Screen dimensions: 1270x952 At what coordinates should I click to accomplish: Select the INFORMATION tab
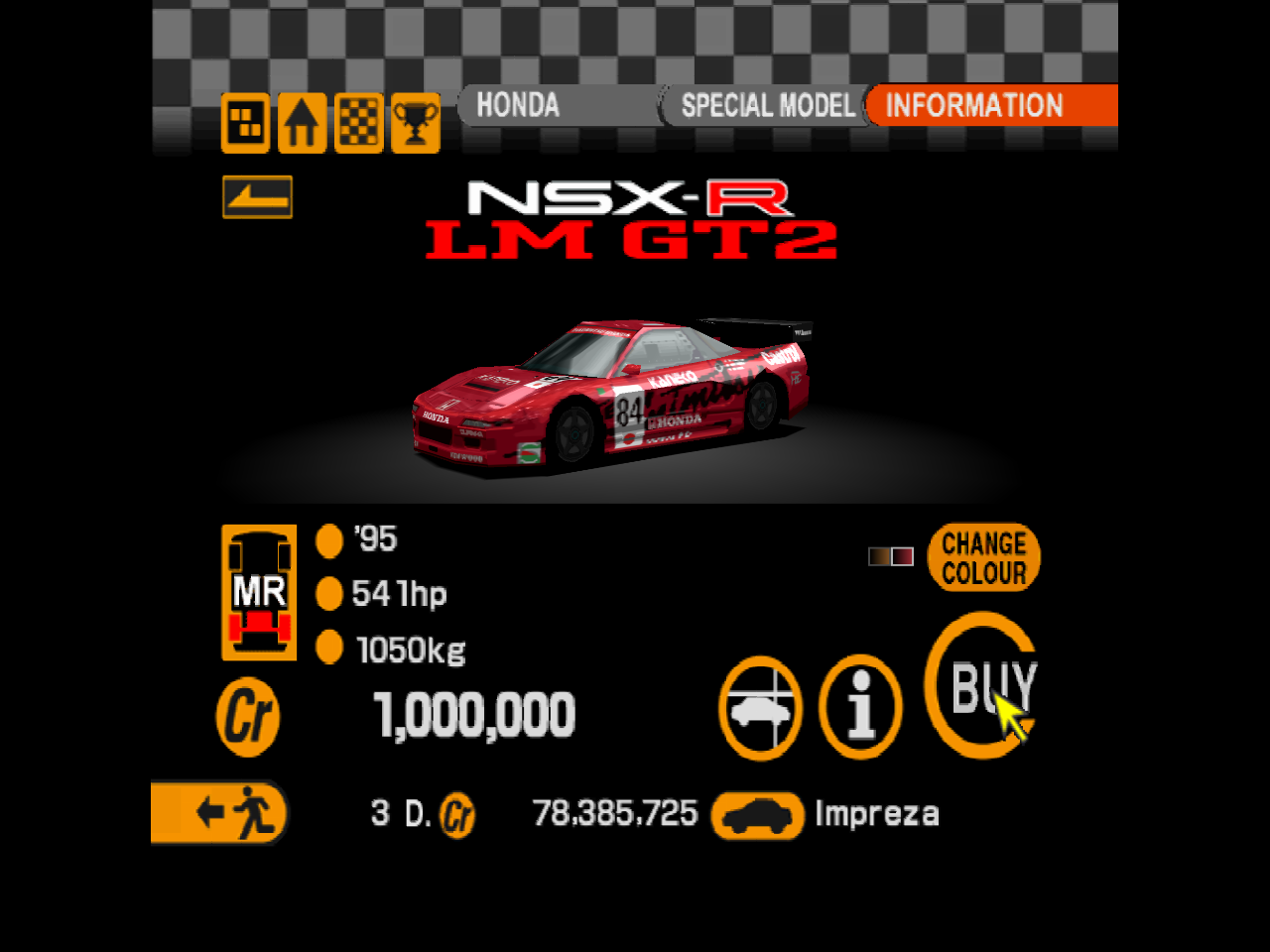pyautogui.click(x=973, y=105)
